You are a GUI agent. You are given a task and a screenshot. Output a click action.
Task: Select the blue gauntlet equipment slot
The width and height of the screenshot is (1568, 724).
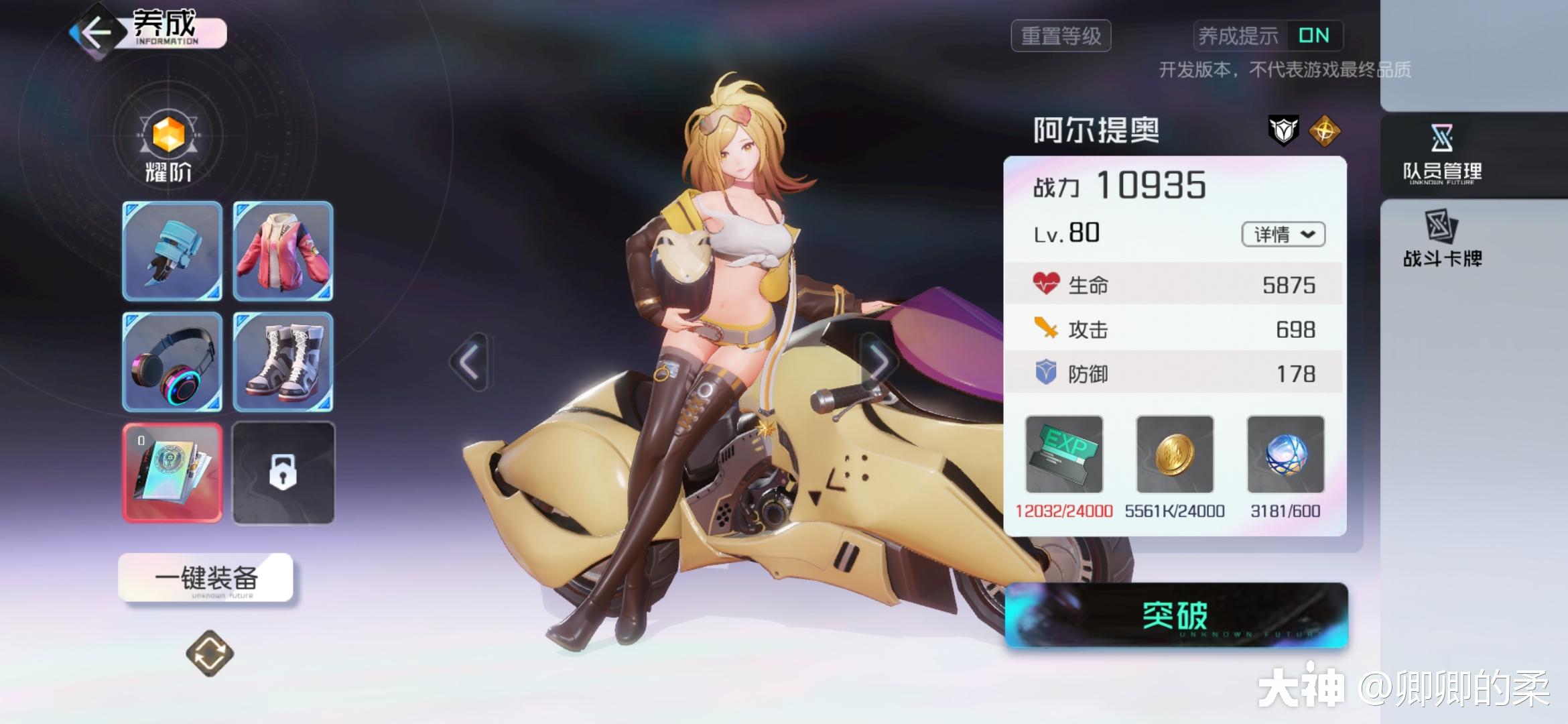172,251
